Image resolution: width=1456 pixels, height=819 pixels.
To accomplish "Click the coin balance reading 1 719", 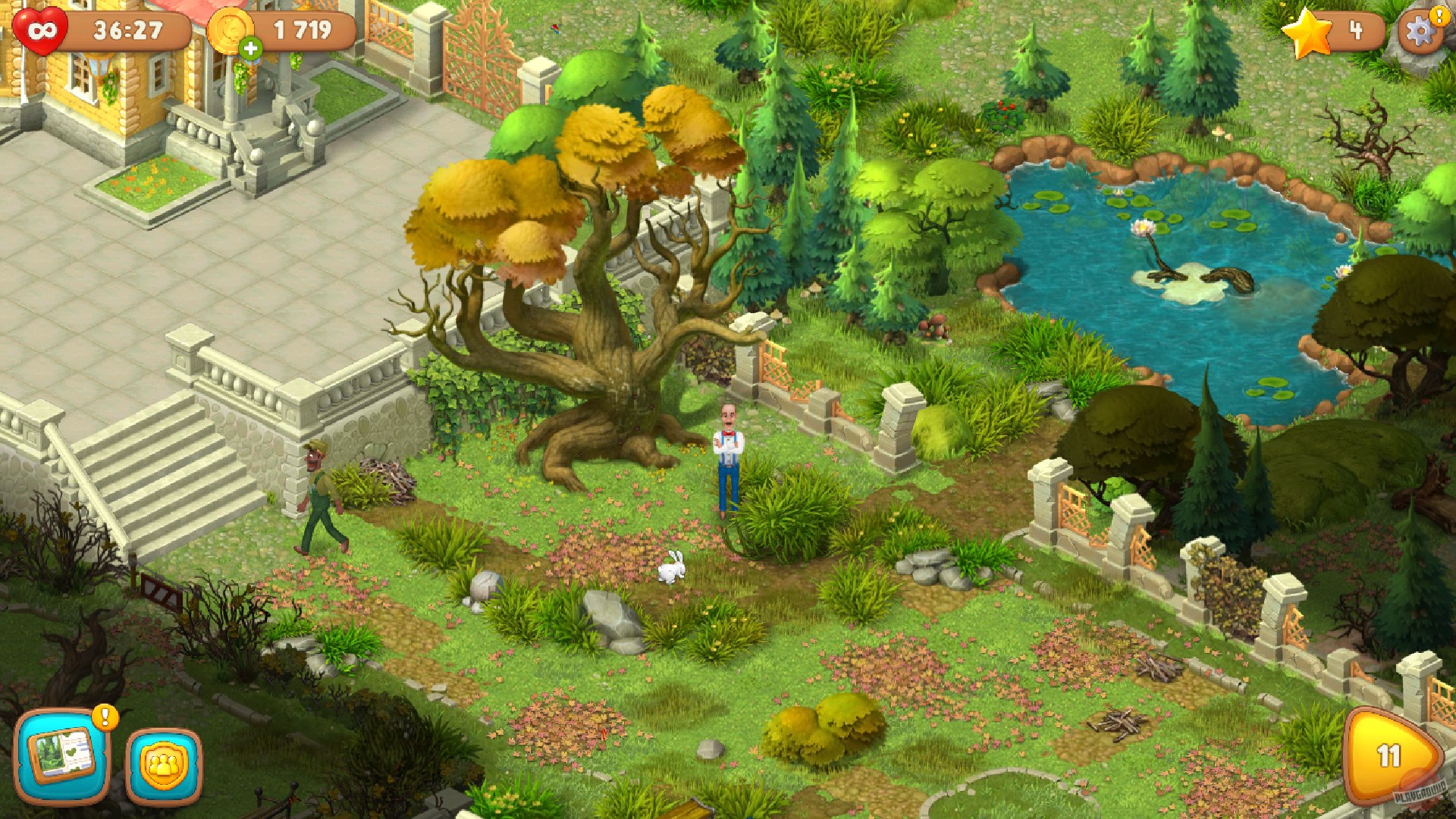I will click(302, 29).
